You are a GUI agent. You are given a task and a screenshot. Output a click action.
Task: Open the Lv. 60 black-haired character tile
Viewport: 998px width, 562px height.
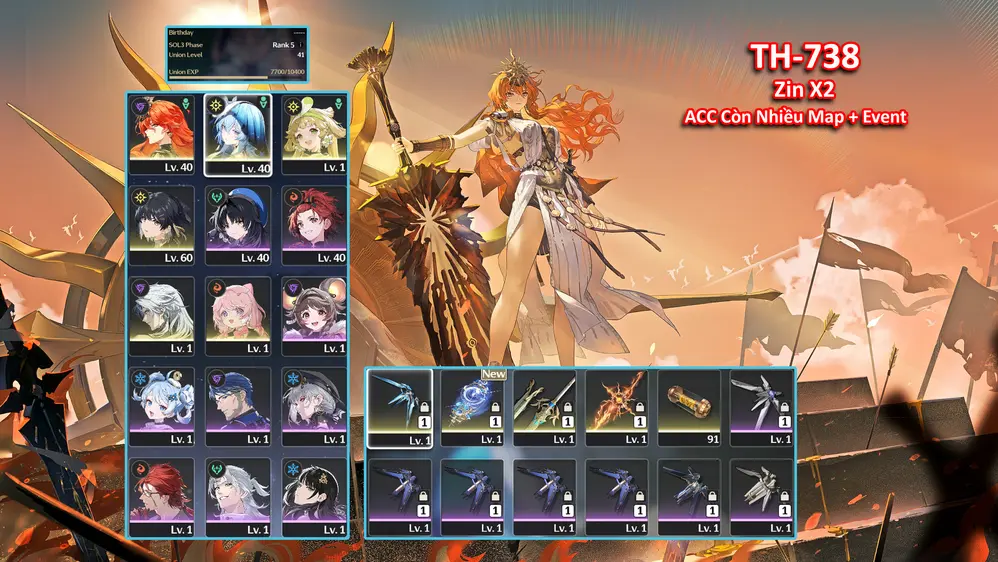click(x=163, y=225)
